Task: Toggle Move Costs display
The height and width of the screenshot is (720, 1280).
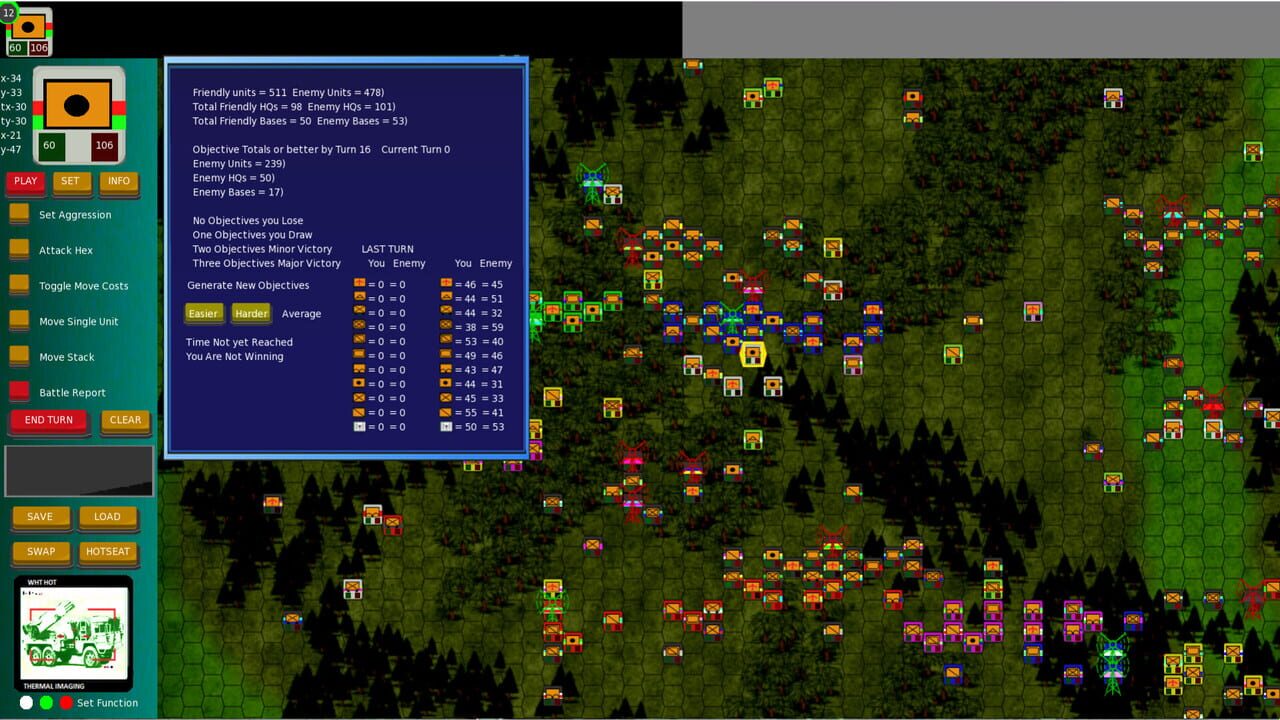Action: tap(20, 286)
